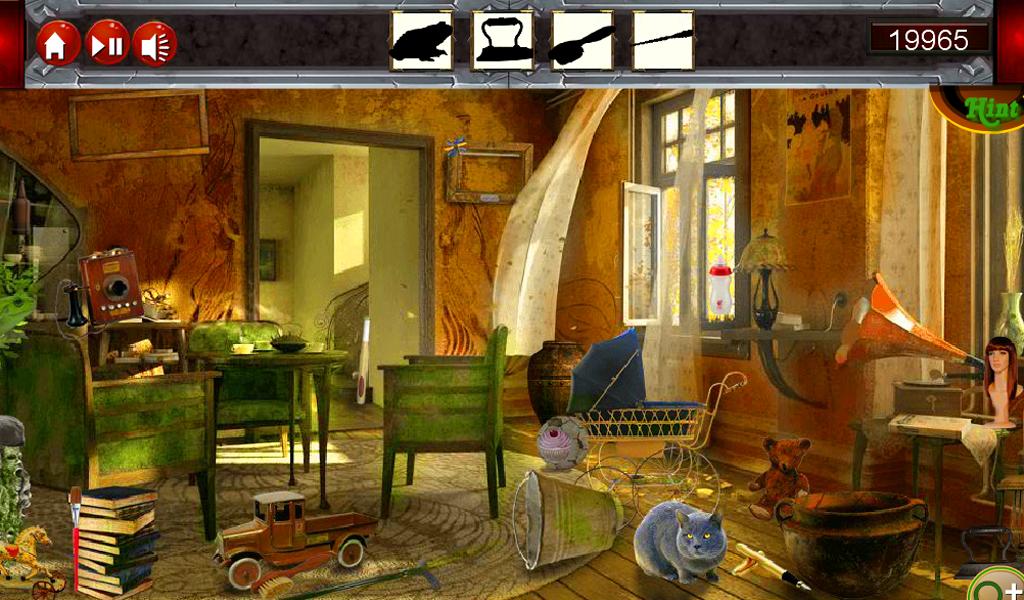Choose the clothes iron silhouette slot
Viewport: 1024px width, 600px height.
point(502,41)
